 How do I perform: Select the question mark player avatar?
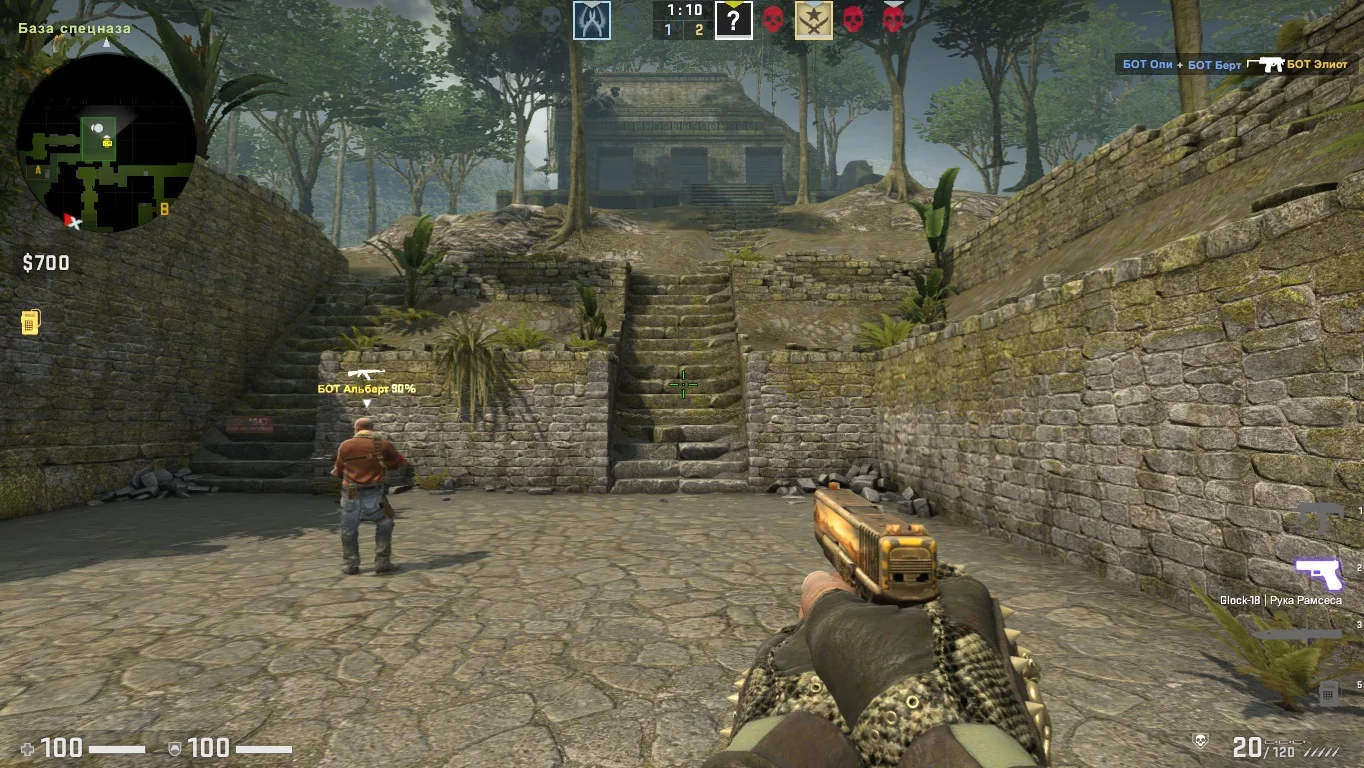coord(733,20)
